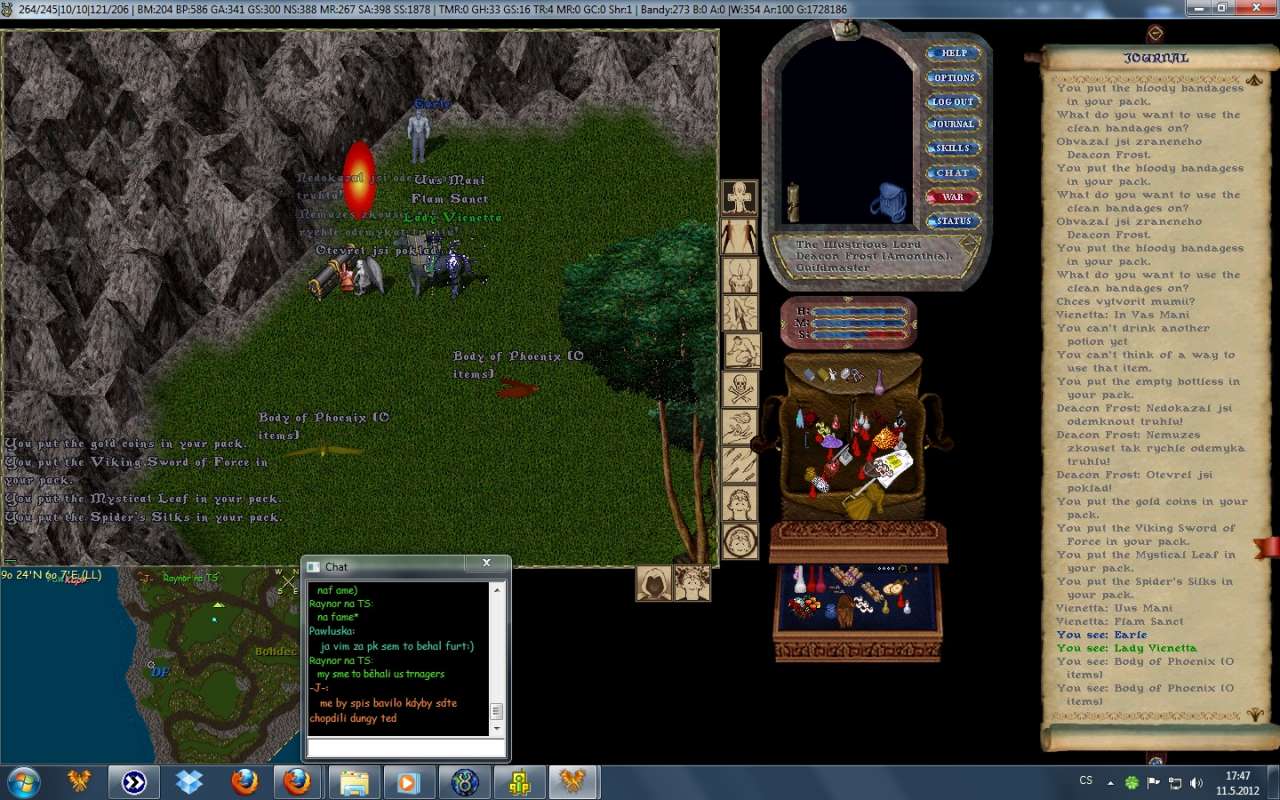Select the hooded figure icon
Image resolution: width=1280 pixels, height=800 pixels.
point(654,583)
